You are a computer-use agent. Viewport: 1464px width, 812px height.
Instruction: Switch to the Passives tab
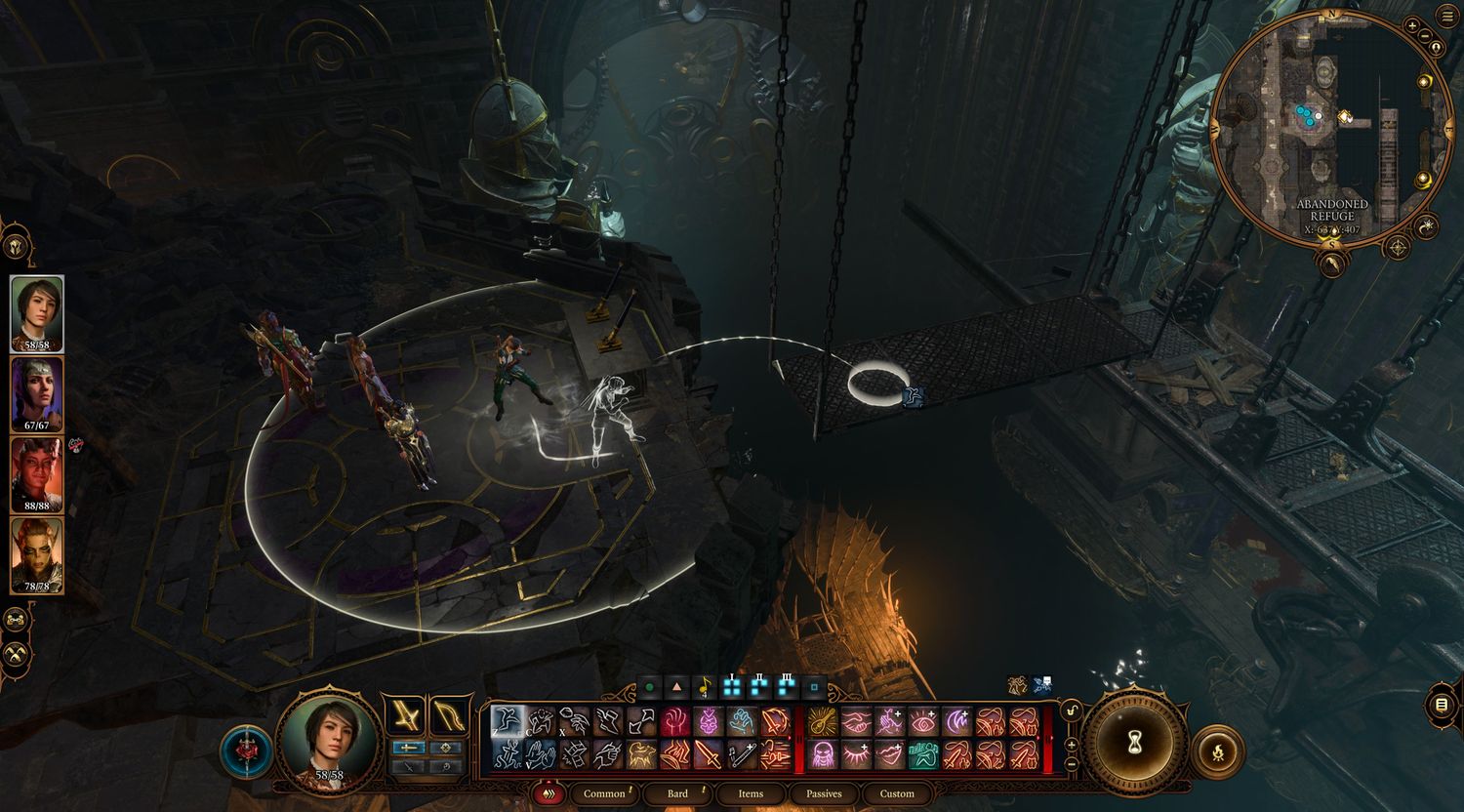coord(824,793)
